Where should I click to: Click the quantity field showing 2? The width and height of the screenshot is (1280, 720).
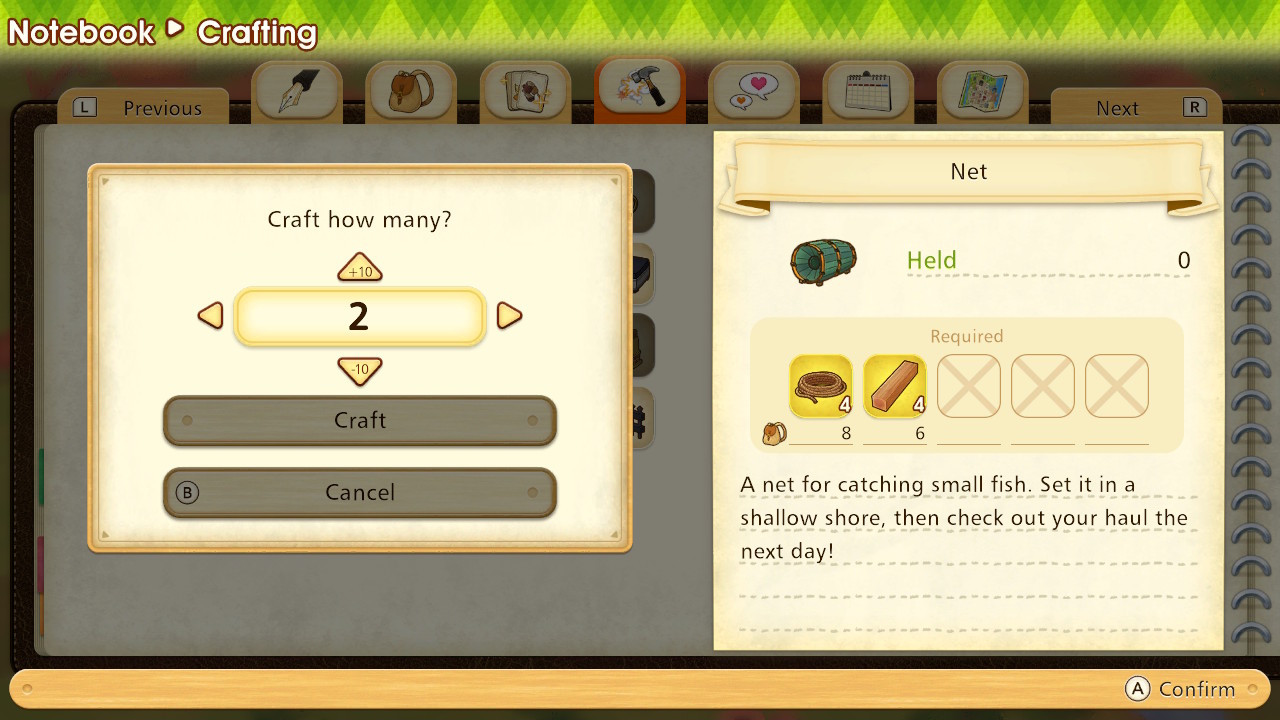(360, 317)
